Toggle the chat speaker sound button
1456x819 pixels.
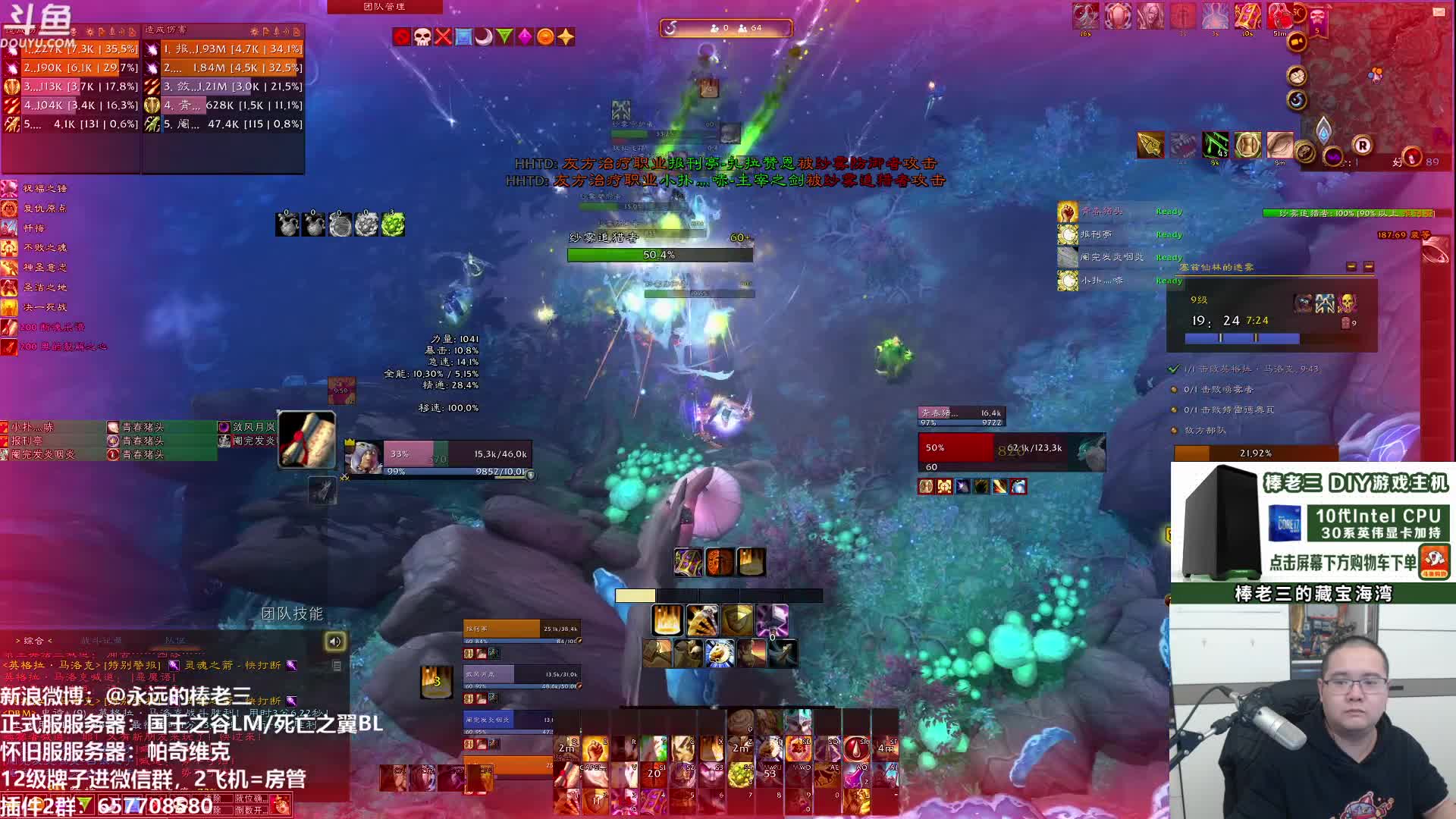[335, 642]
